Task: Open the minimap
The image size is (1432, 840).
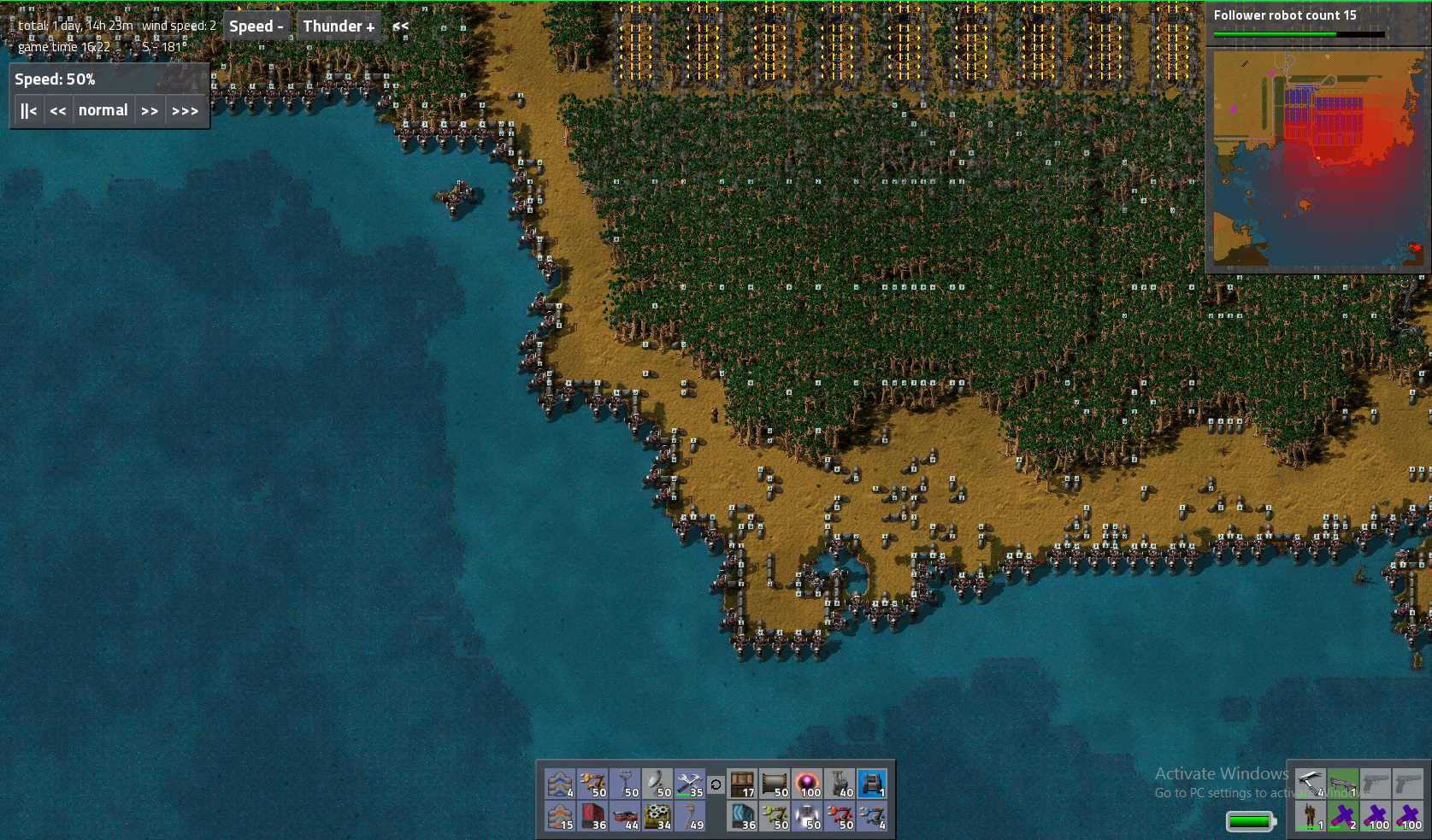Action: (1317, 160)
